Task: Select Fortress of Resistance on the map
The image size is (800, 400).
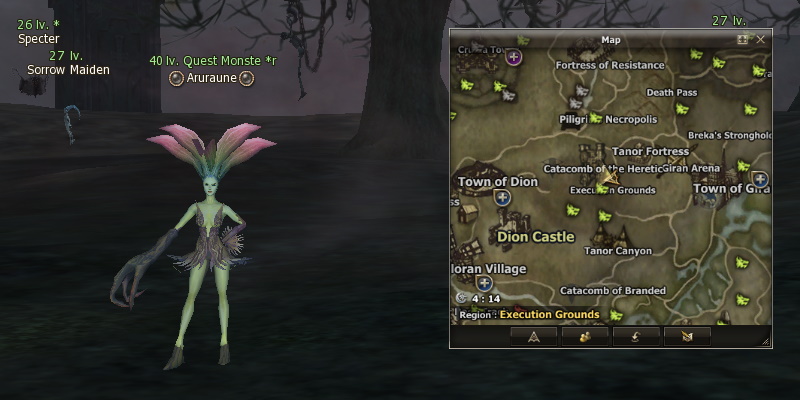Action: pyautogui.click(x=610, y=66)
